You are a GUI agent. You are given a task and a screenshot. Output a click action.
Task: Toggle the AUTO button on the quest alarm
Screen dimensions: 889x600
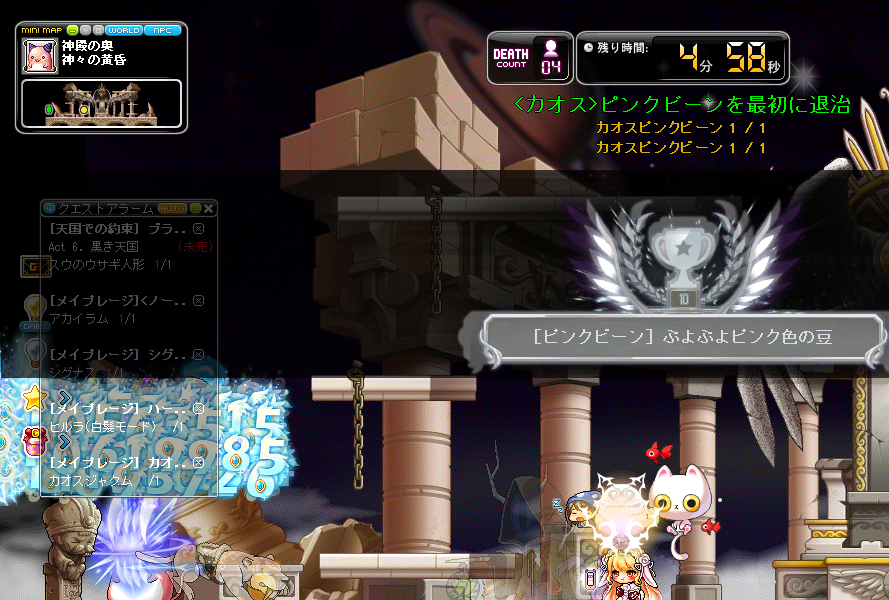coord(172,208)
